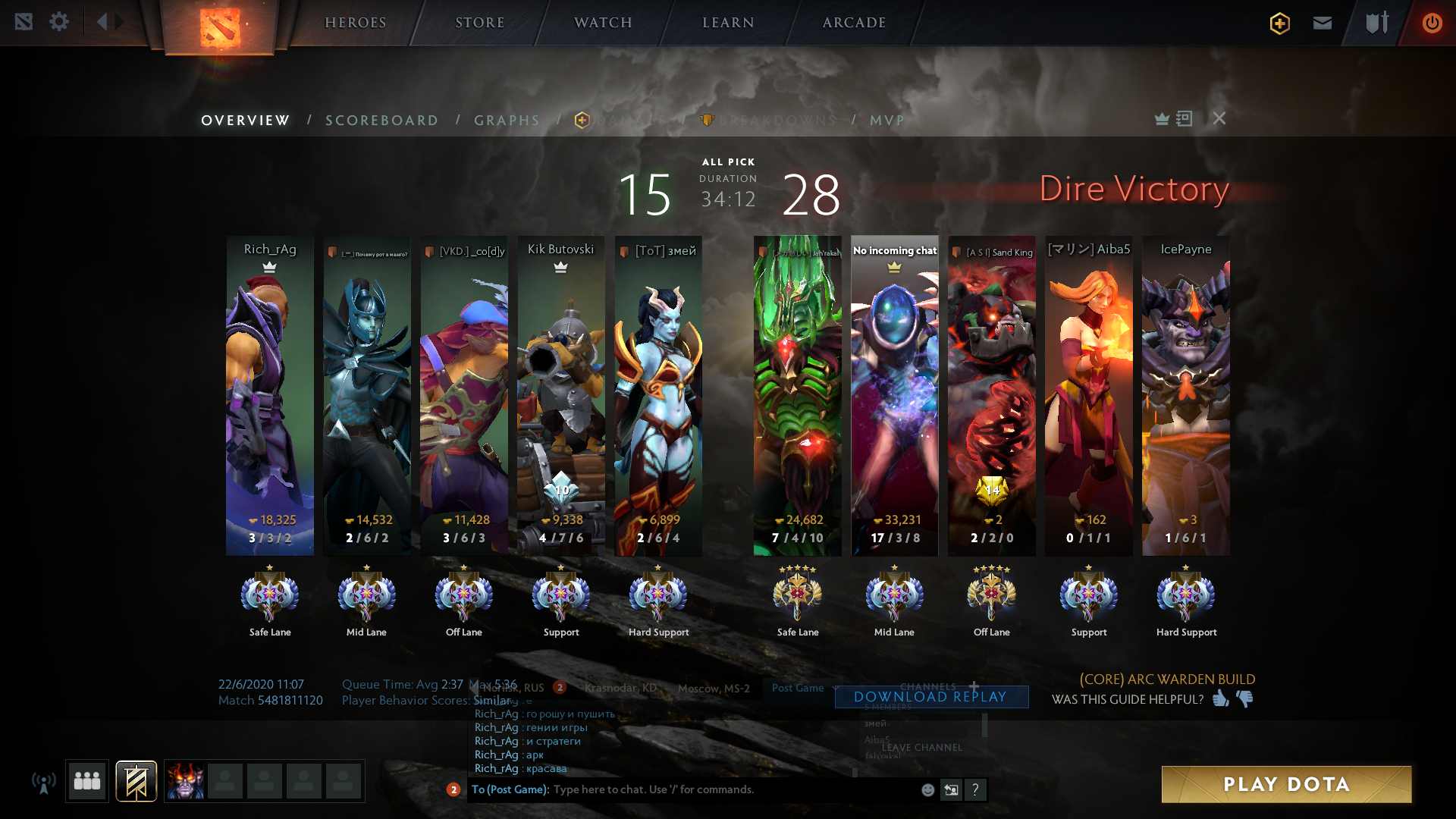Switch to the Arcade section
The image size is (1456, 819).
pyautogui.click(x=854, y=23)
